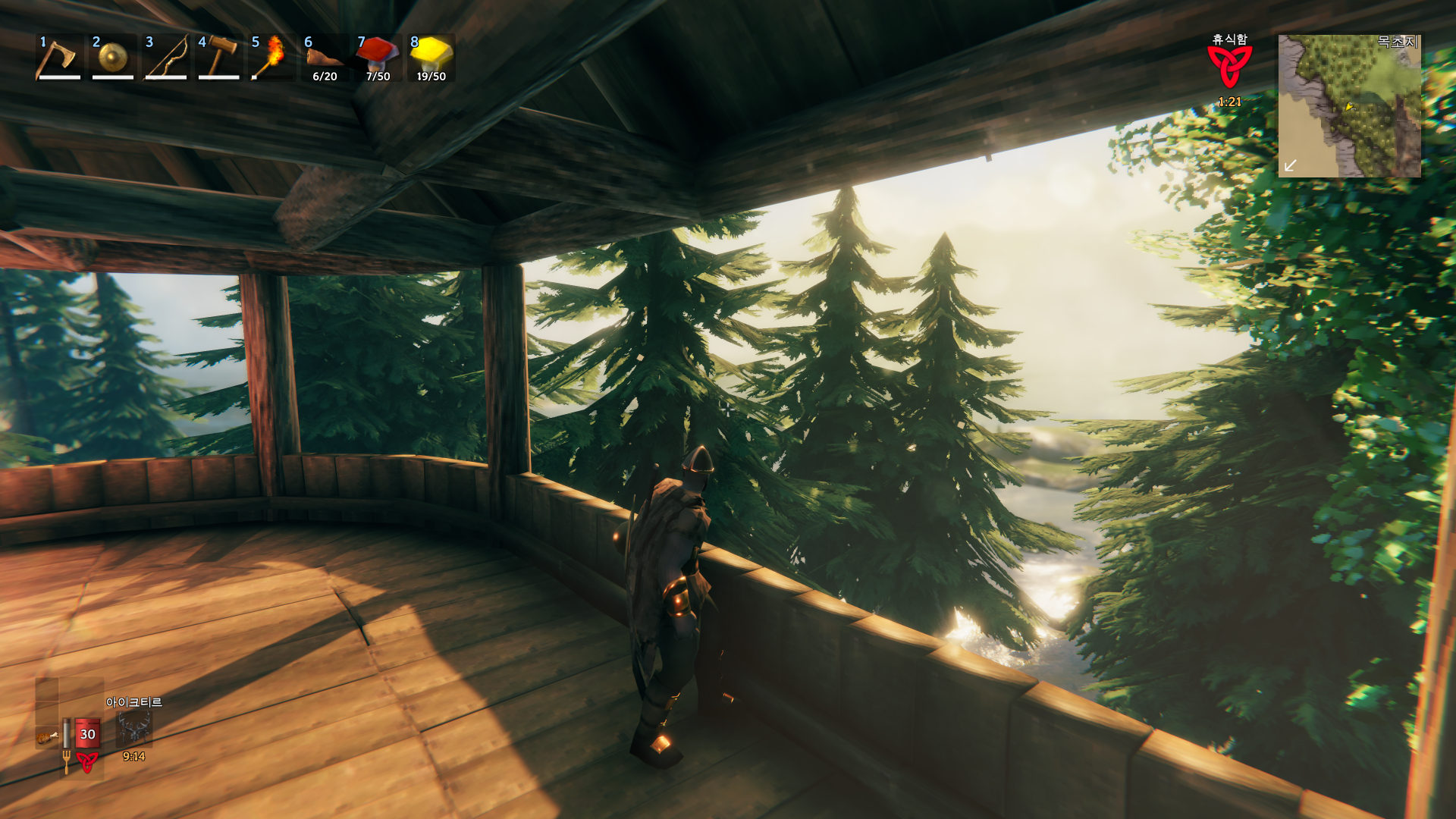
Task: Choose the bow in hotbar slot 3
Action: [165, 58]
